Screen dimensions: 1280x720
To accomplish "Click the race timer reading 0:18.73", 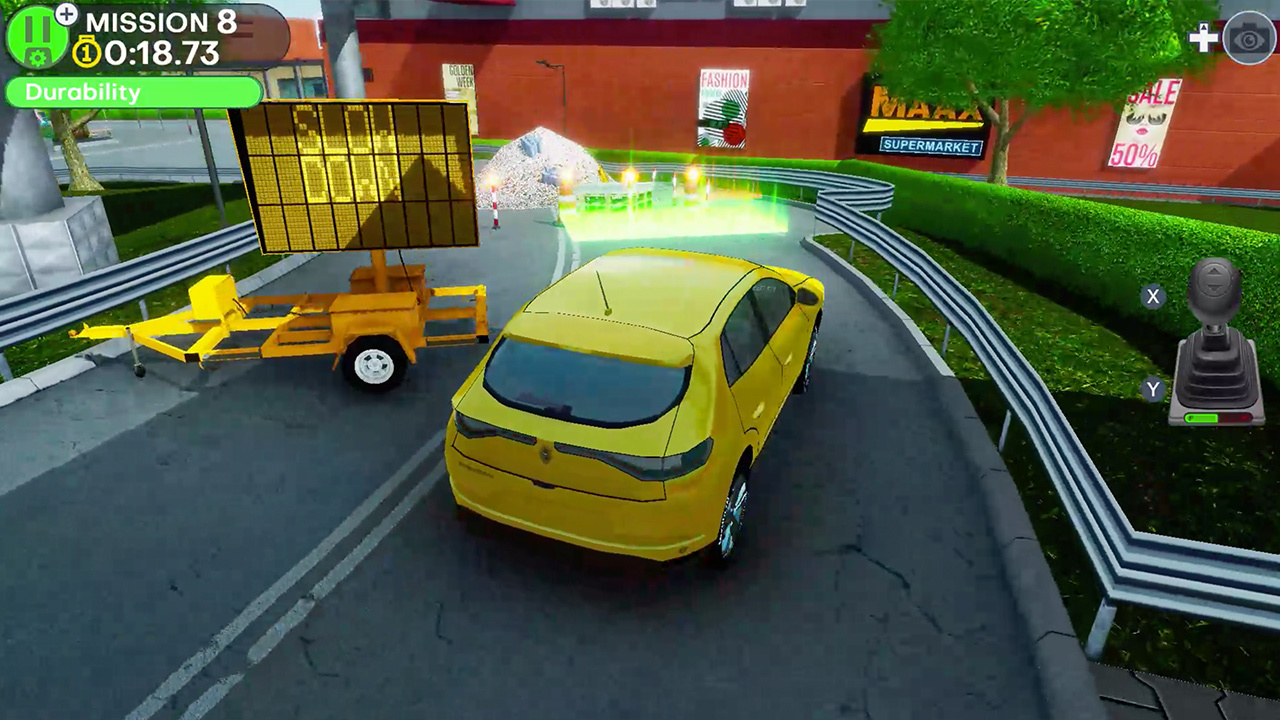I will pos(160,50).
